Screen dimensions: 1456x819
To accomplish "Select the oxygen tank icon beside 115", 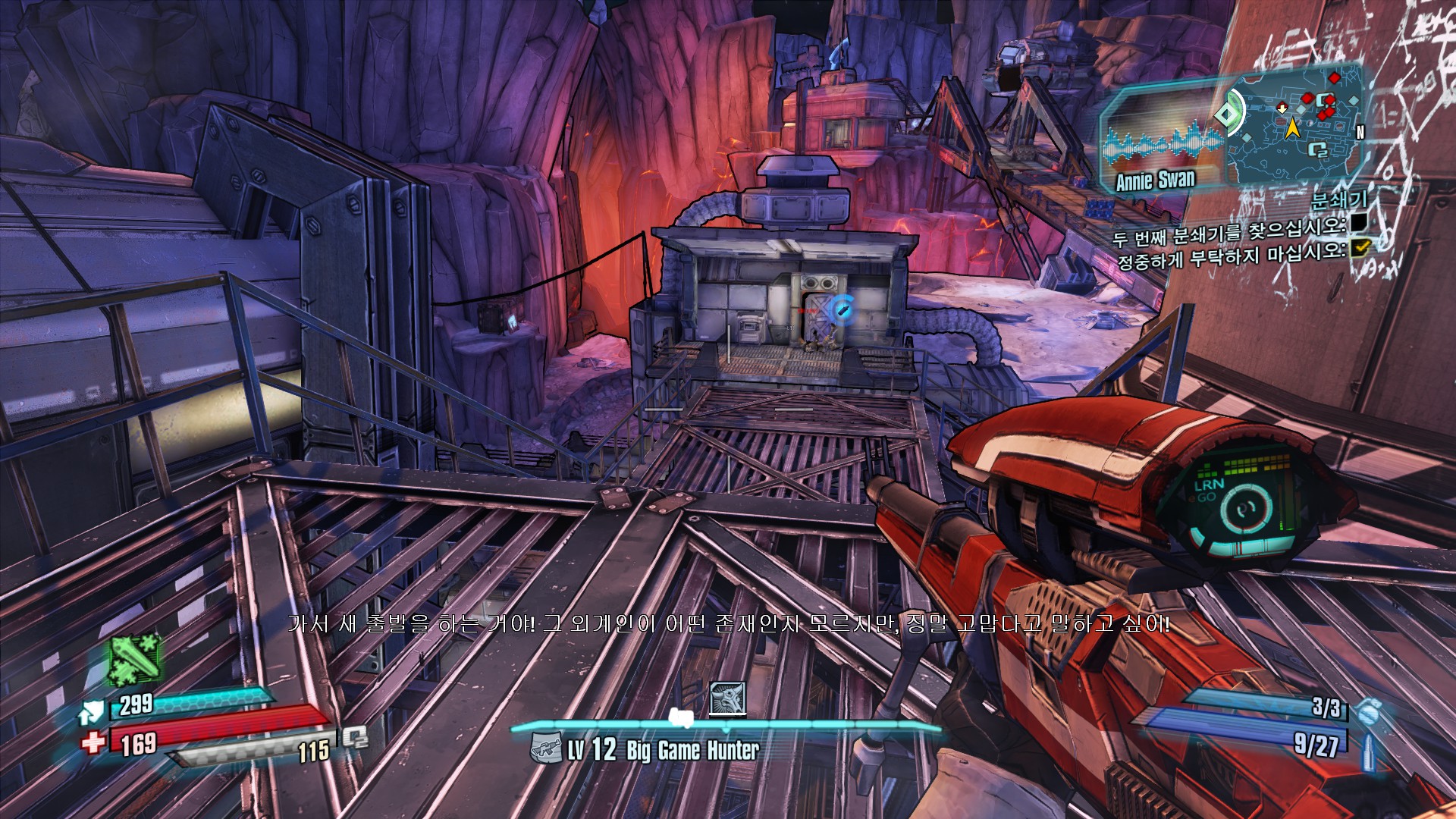I will click(x=354, y=737).
